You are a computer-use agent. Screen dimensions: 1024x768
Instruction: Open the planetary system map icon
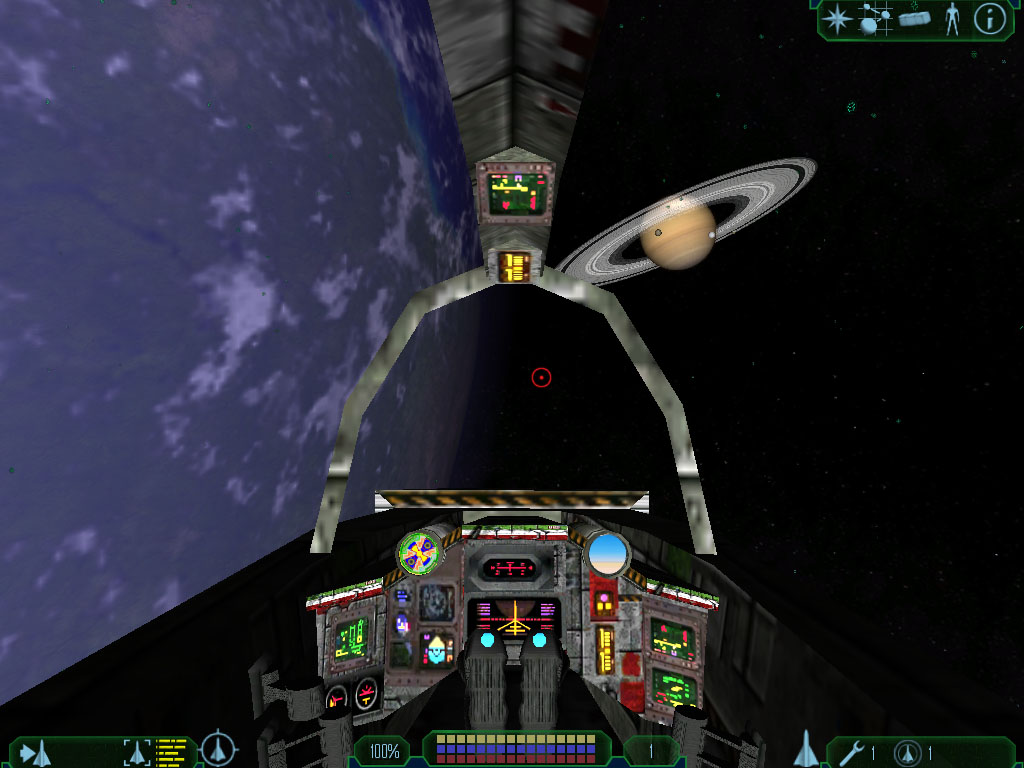coord(875,19)
